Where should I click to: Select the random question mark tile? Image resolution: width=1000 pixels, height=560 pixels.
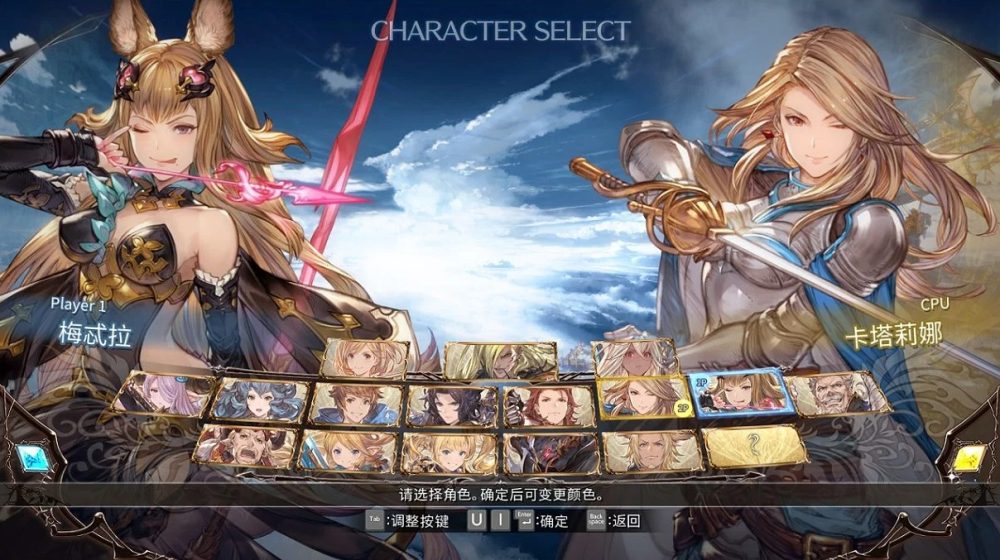tap(755, 446)
